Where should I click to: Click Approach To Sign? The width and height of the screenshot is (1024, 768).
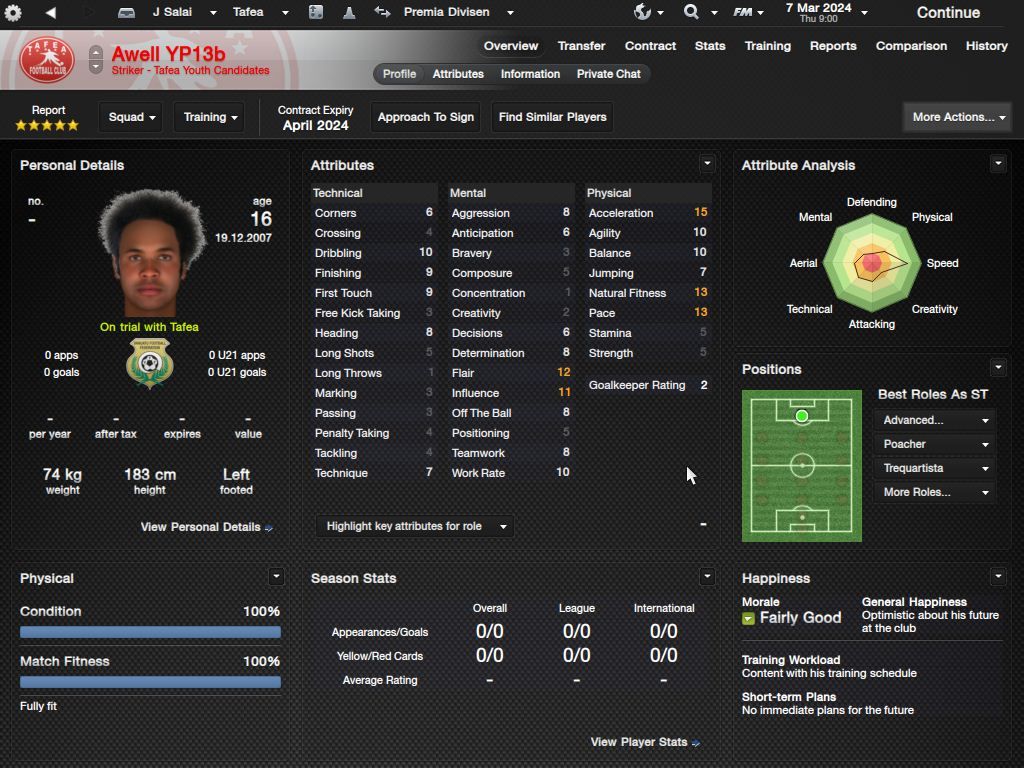point(425,117)
